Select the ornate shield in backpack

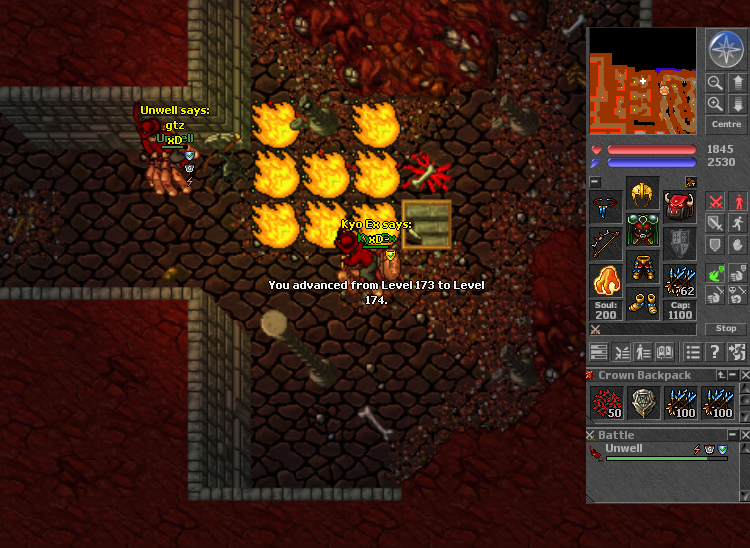[x=643, y=403]
